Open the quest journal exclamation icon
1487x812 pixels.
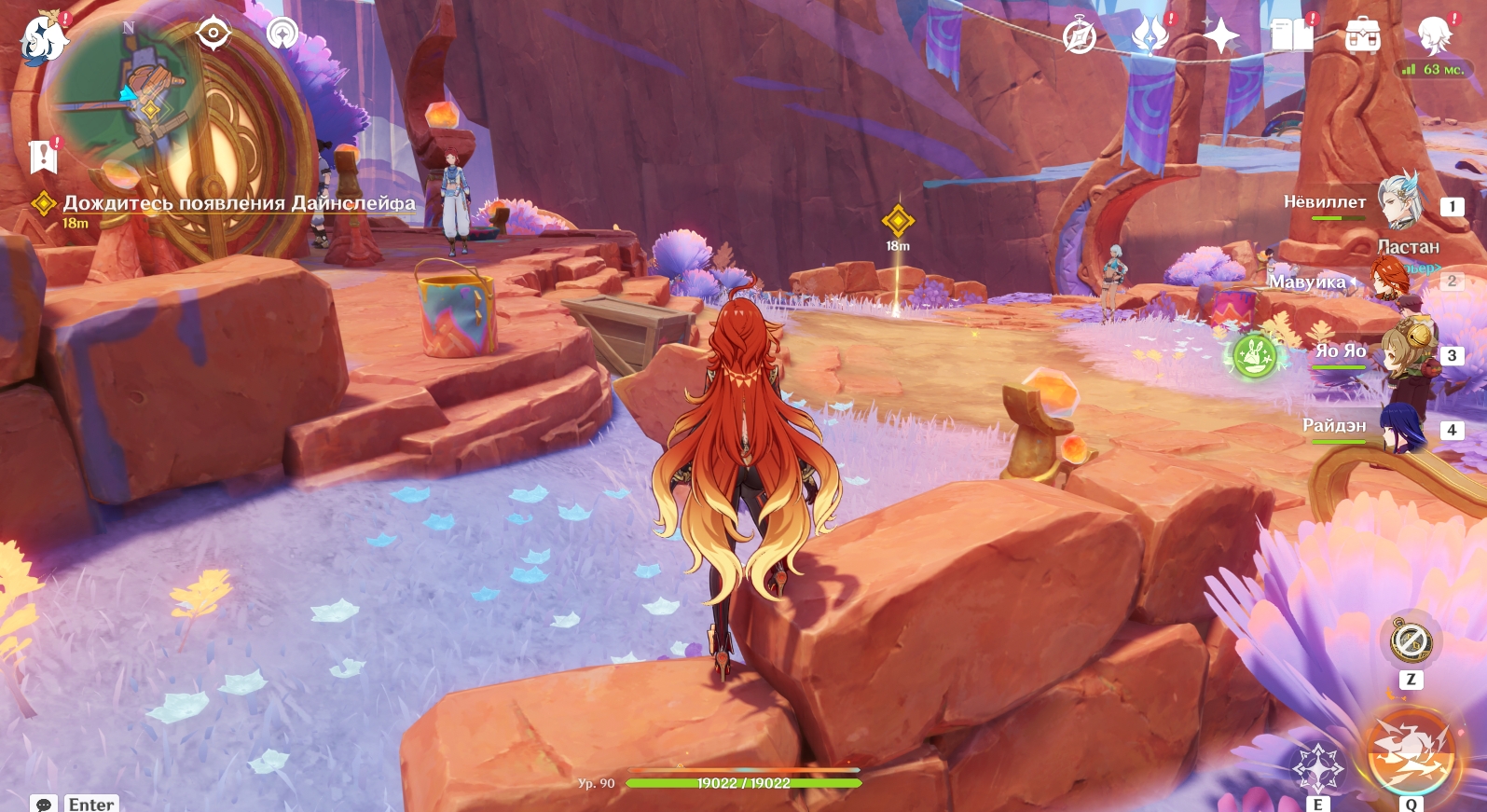click(43, 158)
